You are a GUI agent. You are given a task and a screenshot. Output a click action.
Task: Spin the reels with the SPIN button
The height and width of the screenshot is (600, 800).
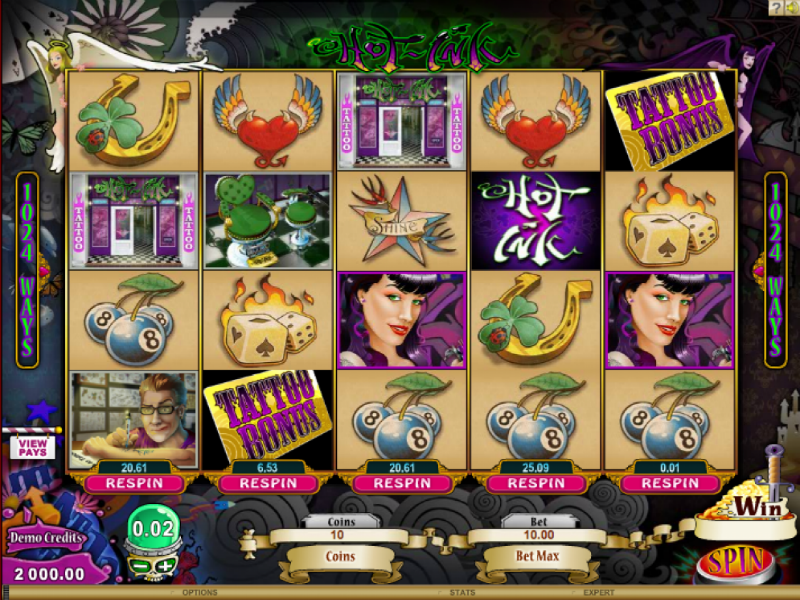tap(733, 561)
